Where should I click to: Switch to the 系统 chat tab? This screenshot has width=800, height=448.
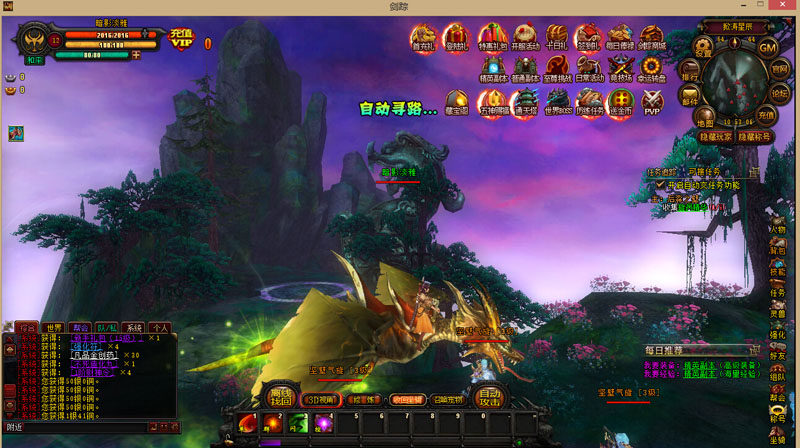click(134, 327)
